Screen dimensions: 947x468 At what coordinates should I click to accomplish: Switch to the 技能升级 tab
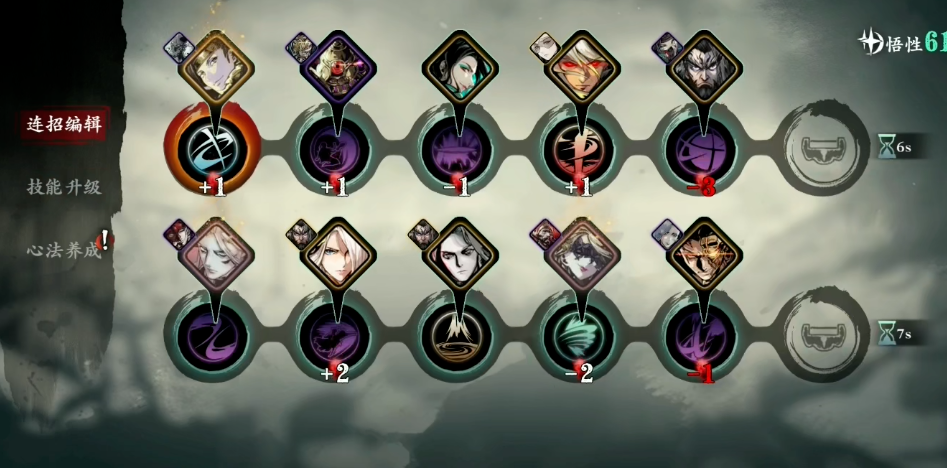click(64, 187)
